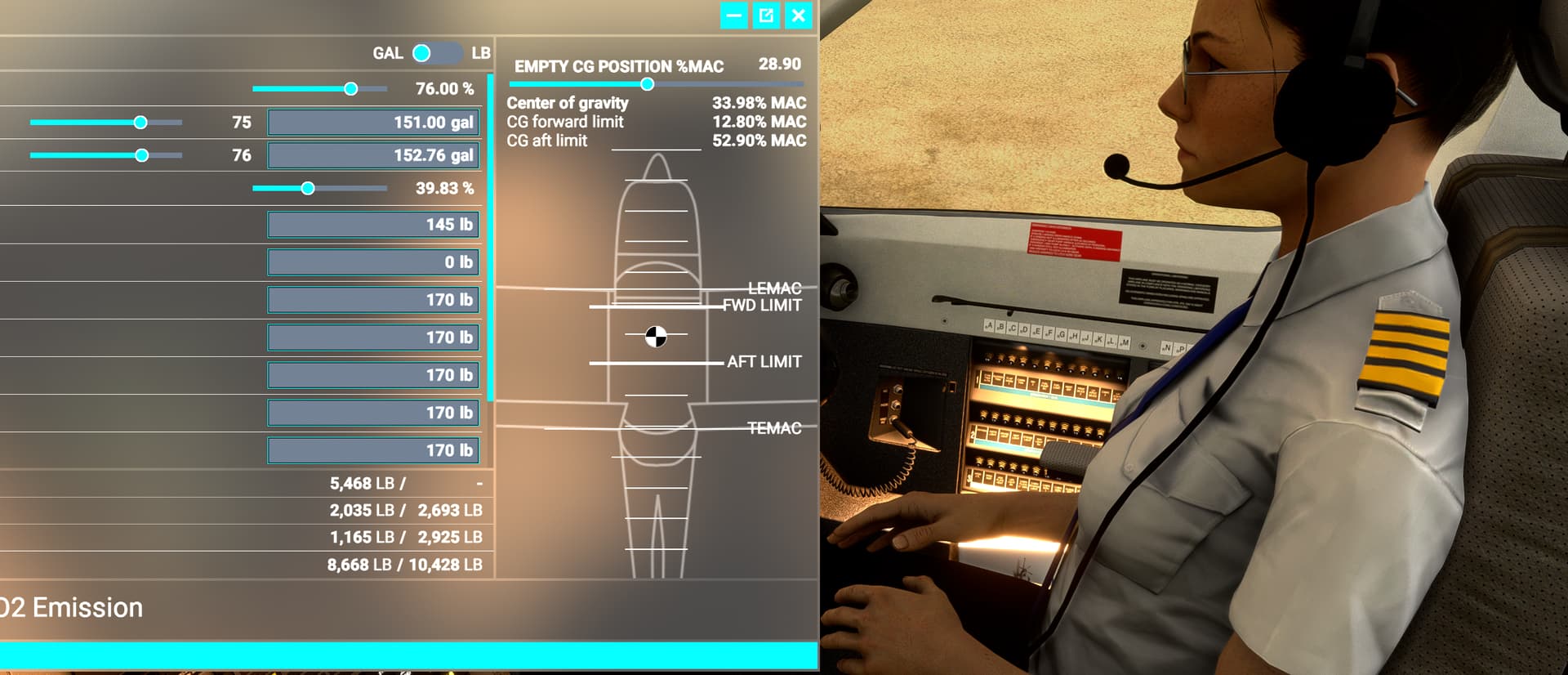Close the weight and balance window
The image size is (1568, 675).
[x=799, y=16]
